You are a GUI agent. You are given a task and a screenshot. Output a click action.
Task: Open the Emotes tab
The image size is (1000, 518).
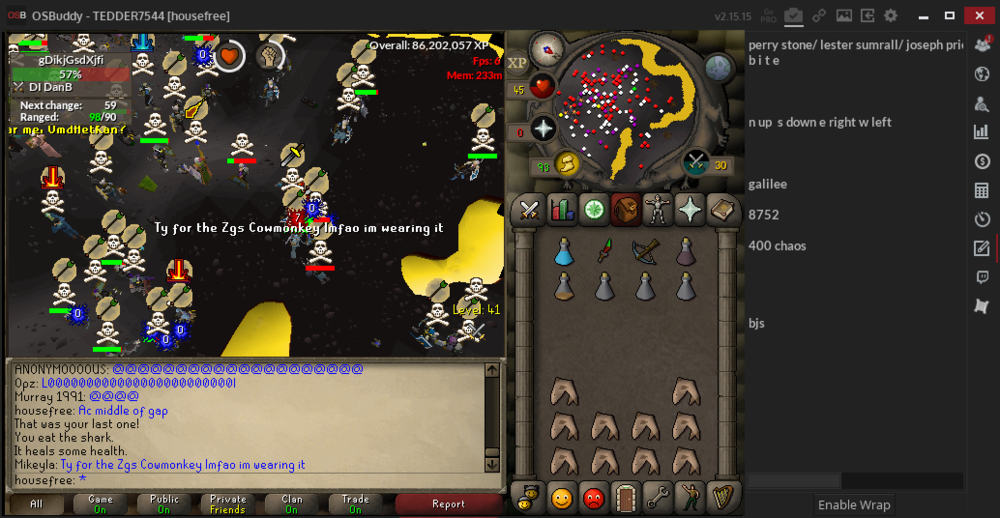point(690,496)
